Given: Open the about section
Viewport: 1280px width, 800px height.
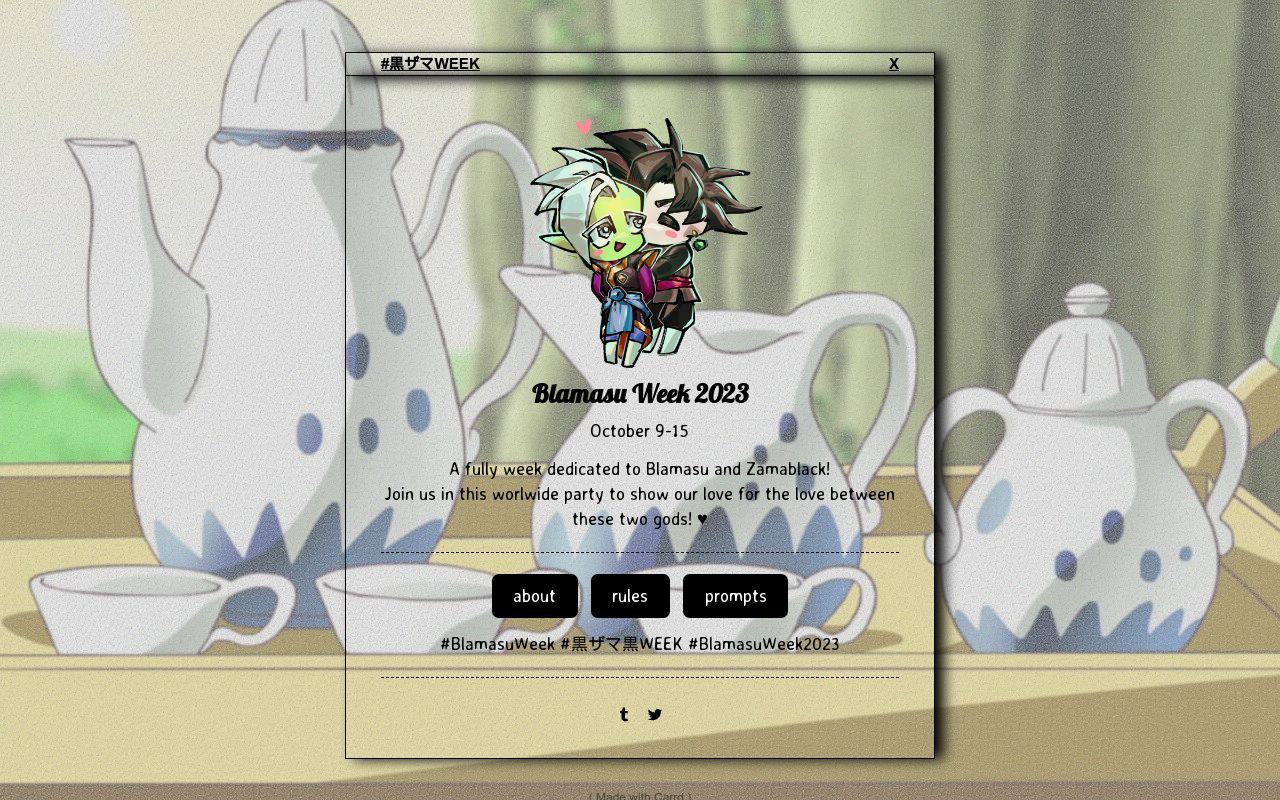Looking at the screenshot, I should coord(534,595).
